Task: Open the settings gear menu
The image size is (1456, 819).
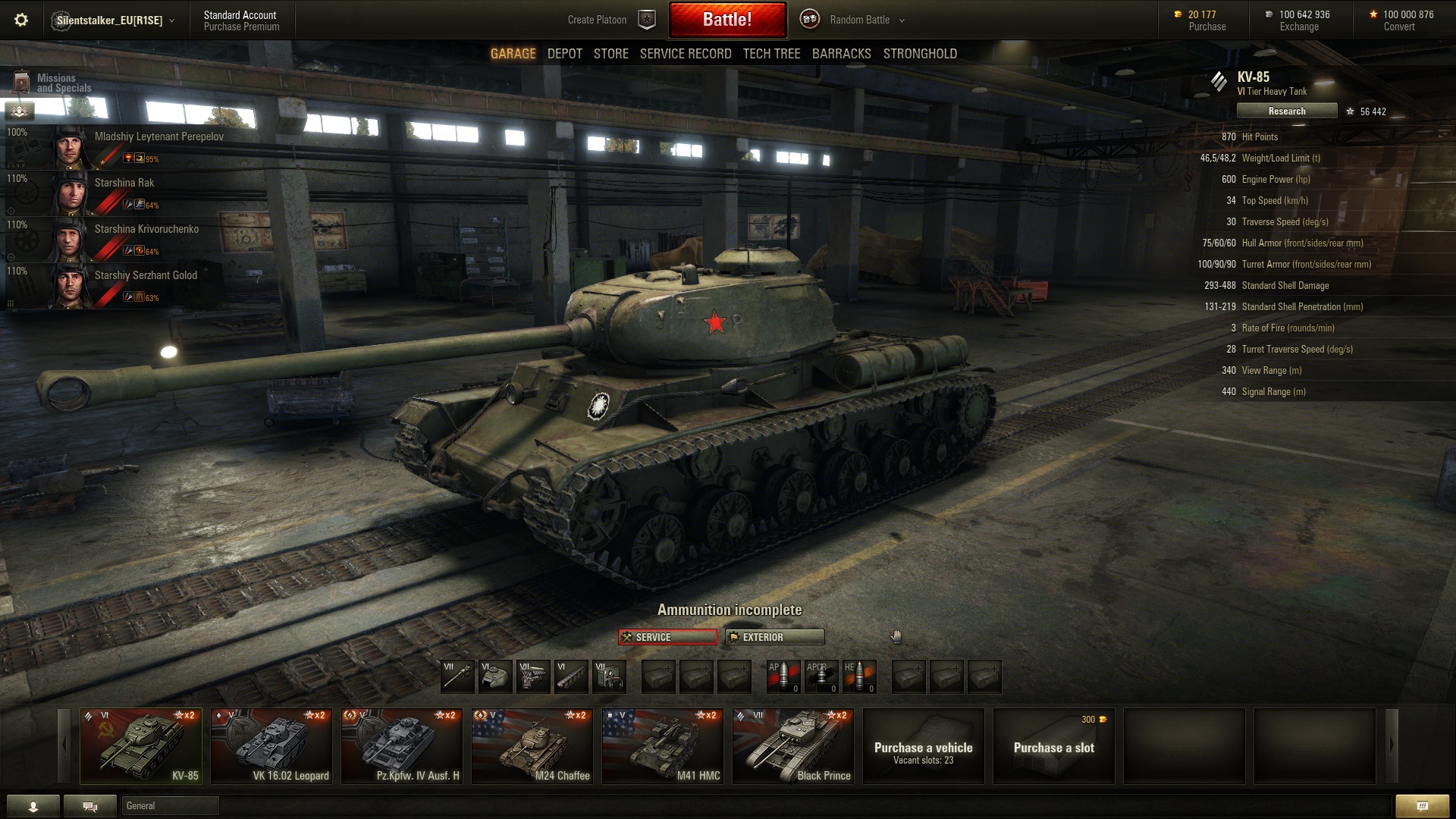Action: pos(21,20)
